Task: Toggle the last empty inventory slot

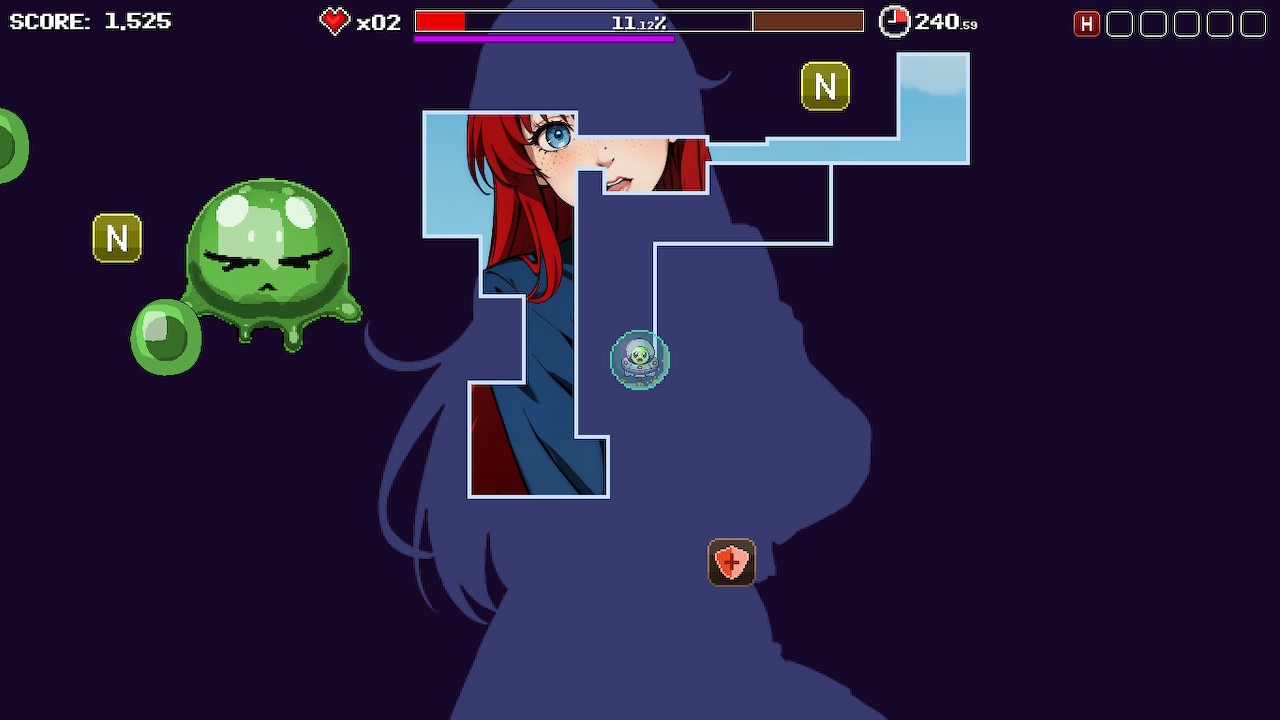Action: [x=1253, y=23]
